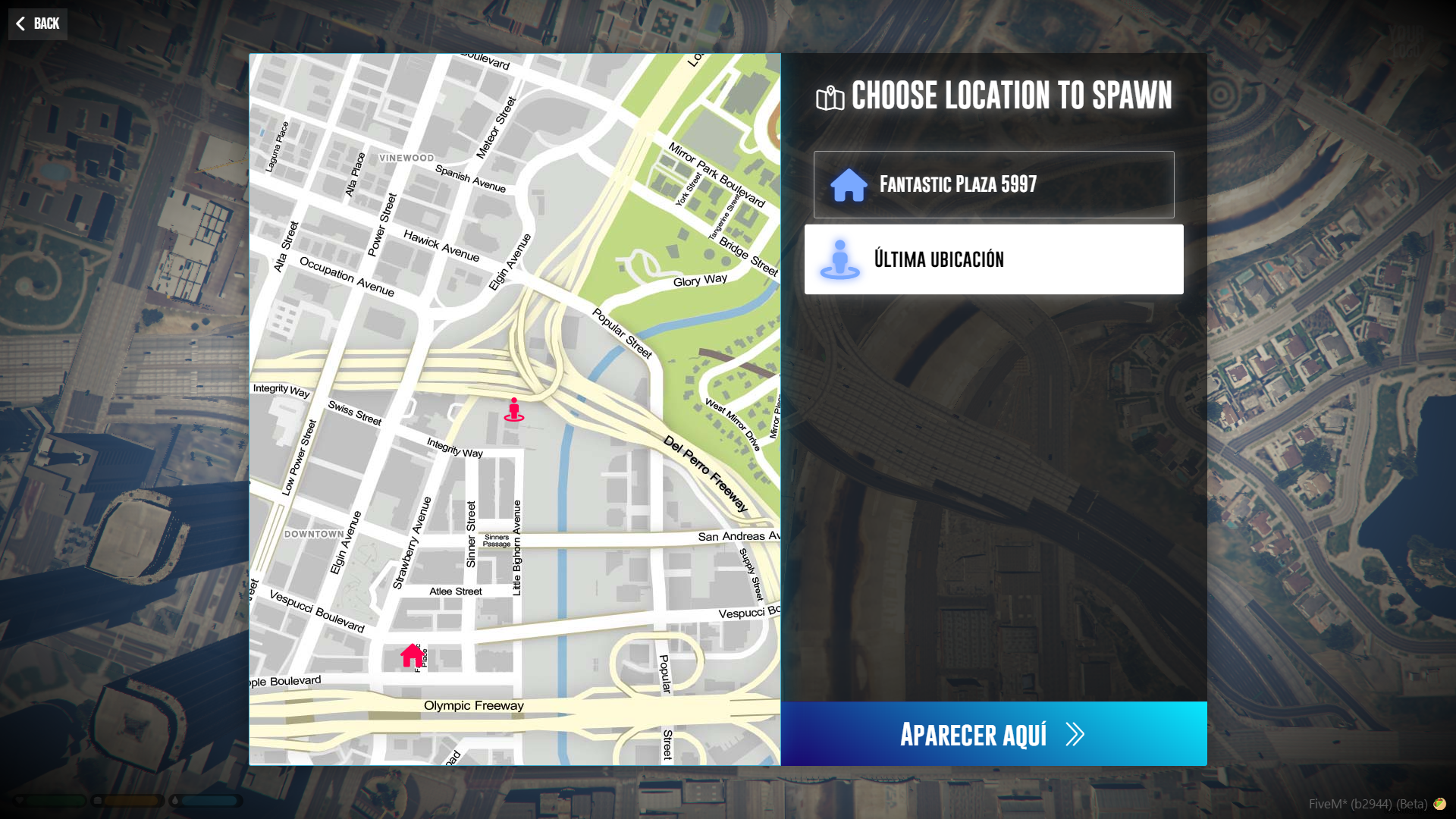1456x819 pixels.
Task: Confirm spawn with Aparecer Aquí
Action: coord(993,733)
